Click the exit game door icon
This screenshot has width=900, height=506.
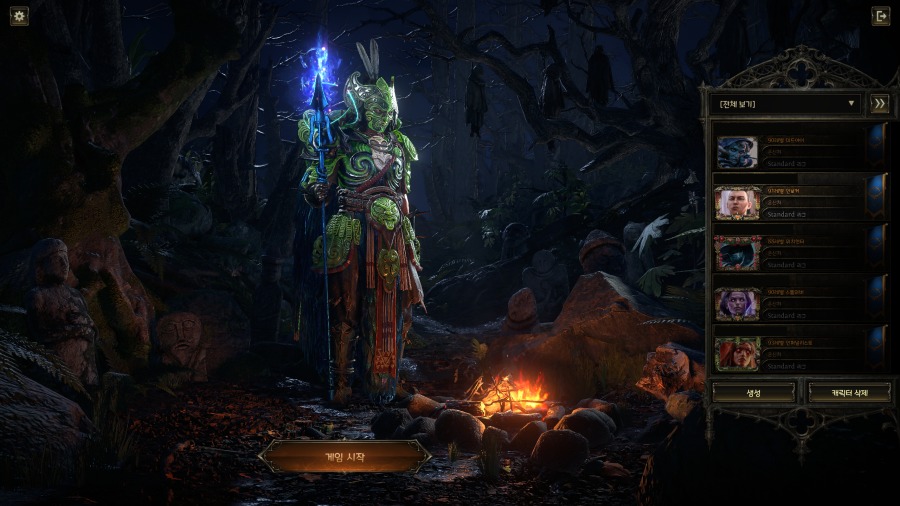click(x=880, y=16)
